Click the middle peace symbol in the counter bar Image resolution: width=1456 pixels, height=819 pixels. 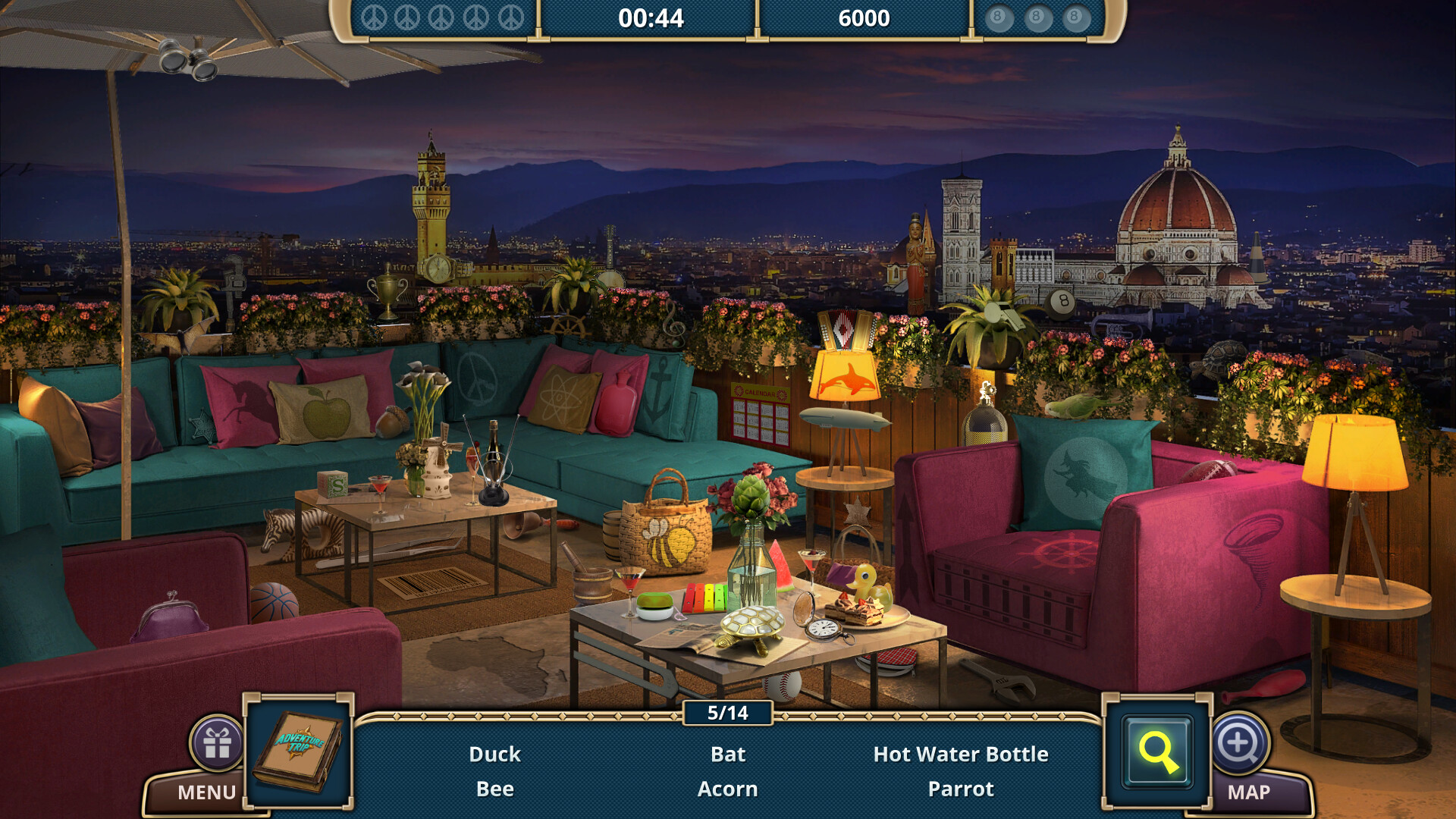pyautogui.click(x=441, y=17)
